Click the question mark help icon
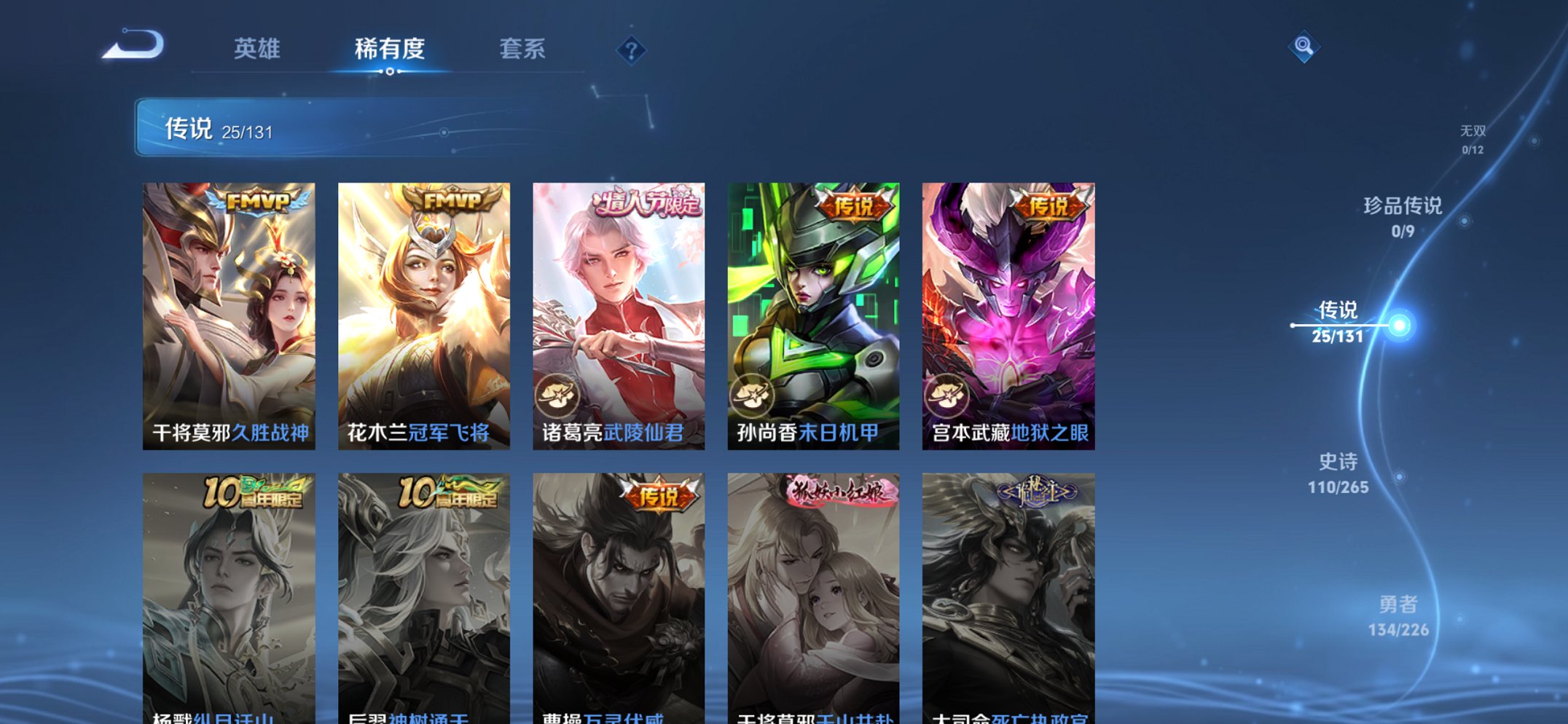Viewport: 1568px width, 724px height. pyautogui.click(x=632, y=51)
